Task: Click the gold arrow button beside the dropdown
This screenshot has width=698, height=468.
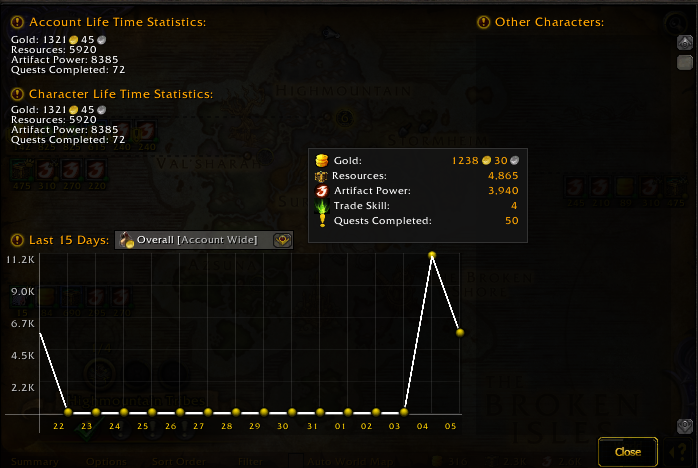Action: (282, 240)
